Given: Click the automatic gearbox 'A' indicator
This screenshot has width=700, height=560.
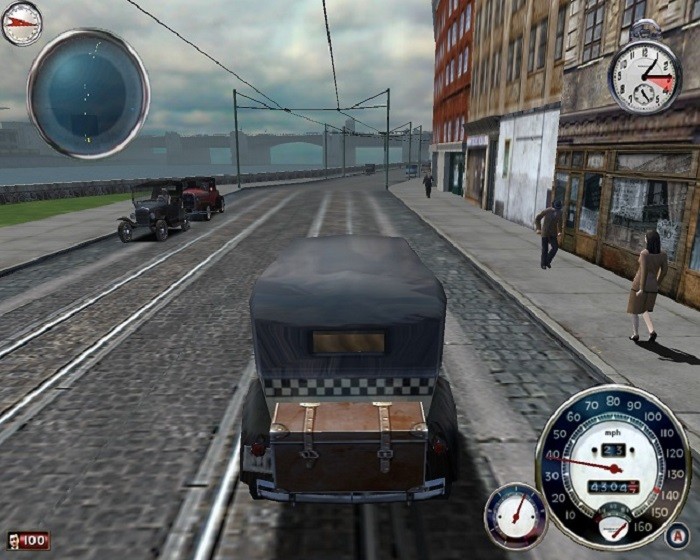Looking at the screenshot, I should (677, 533).
